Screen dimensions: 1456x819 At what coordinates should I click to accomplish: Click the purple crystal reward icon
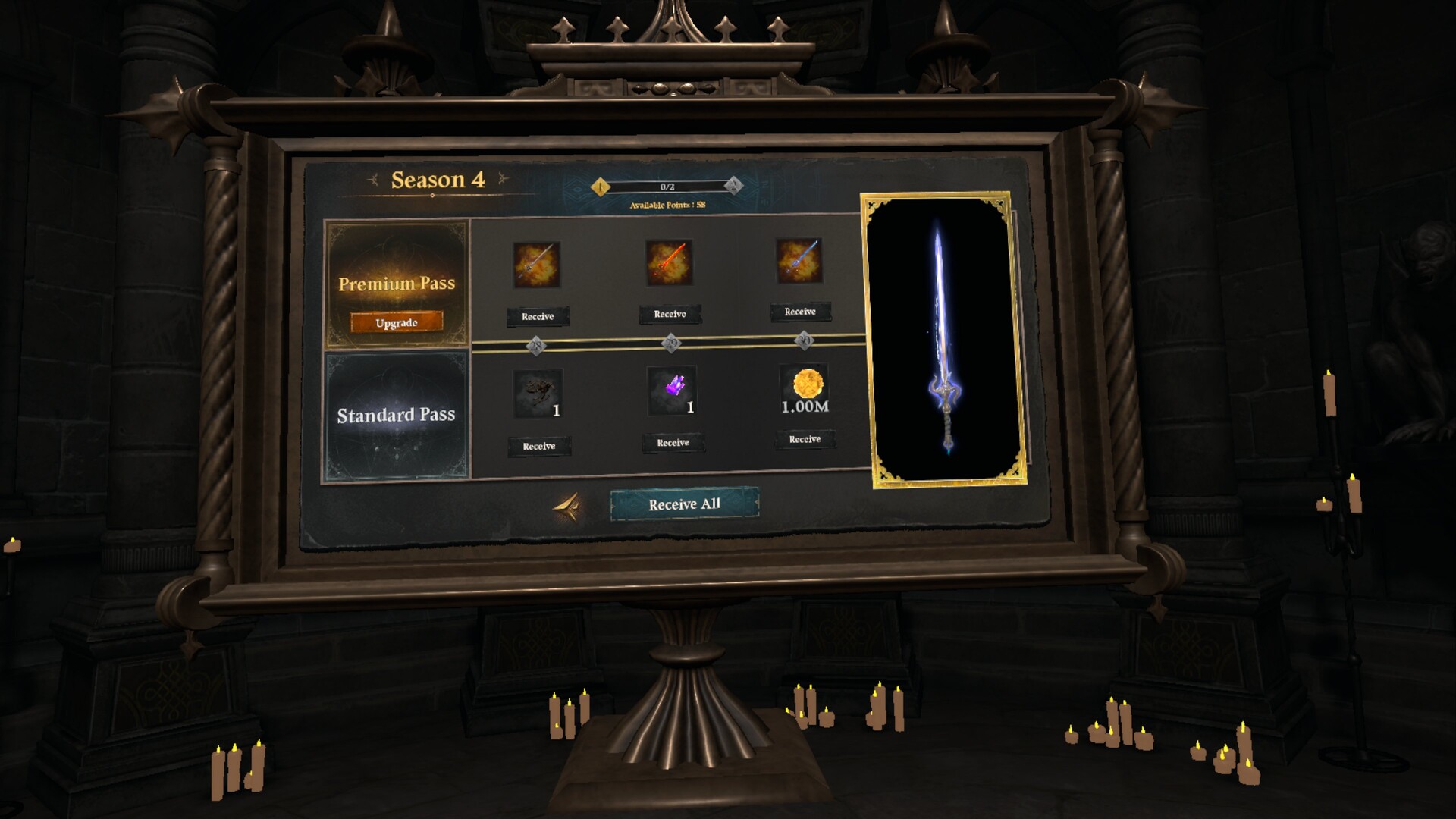pos(670,389)
